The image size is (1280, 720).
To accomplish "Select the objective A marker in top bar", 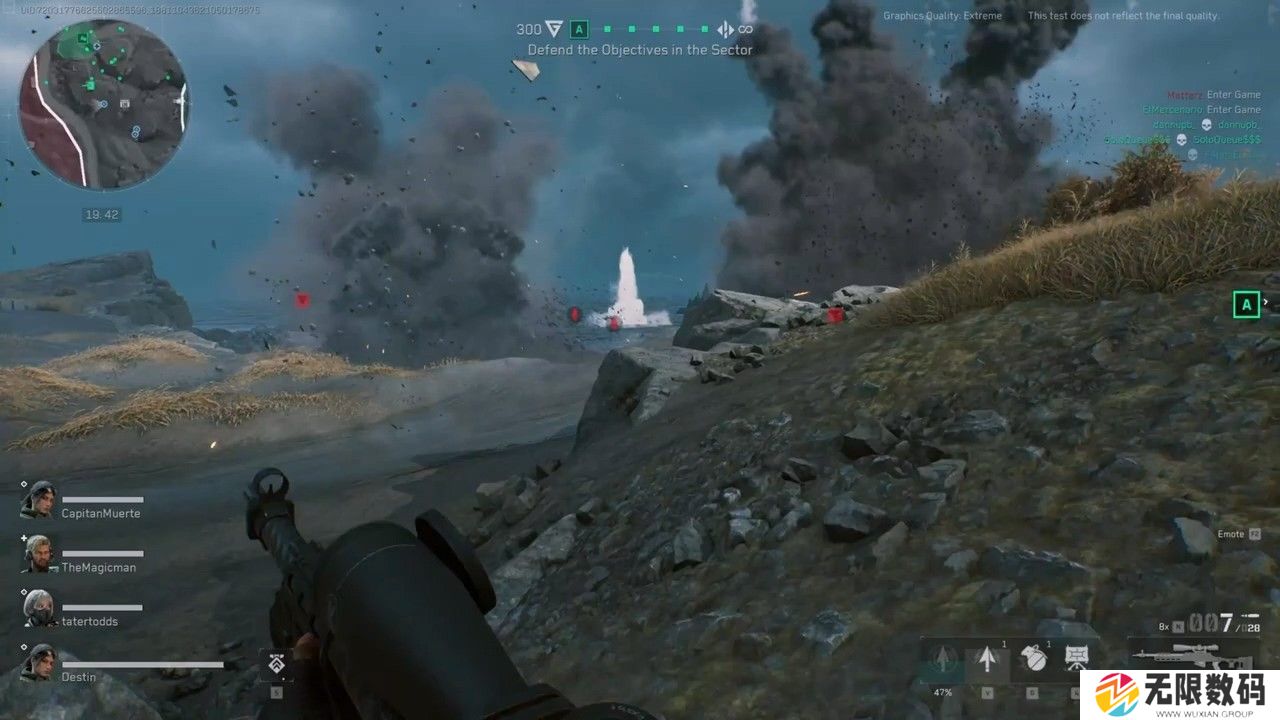I will click(x=579, y=30).
